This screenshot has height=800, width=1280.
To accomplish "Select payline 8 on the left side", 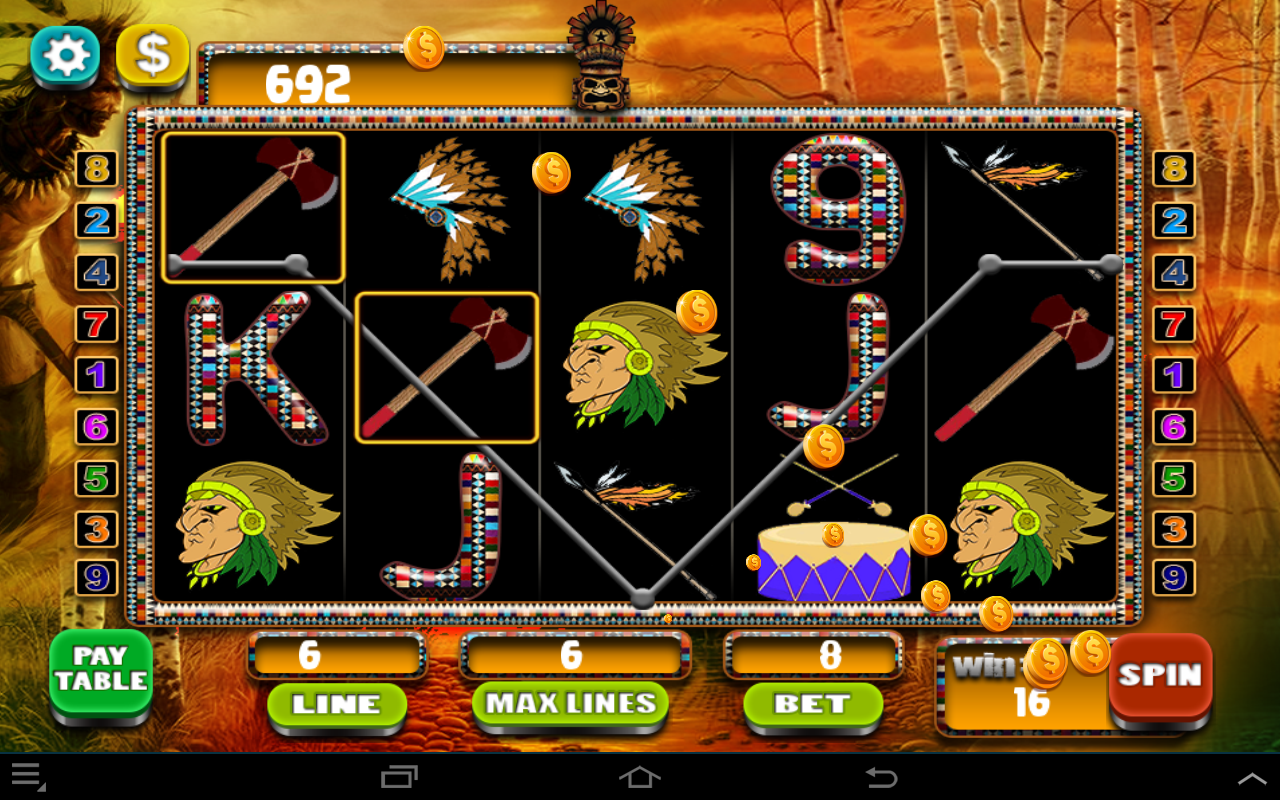I will pos(96,168).
